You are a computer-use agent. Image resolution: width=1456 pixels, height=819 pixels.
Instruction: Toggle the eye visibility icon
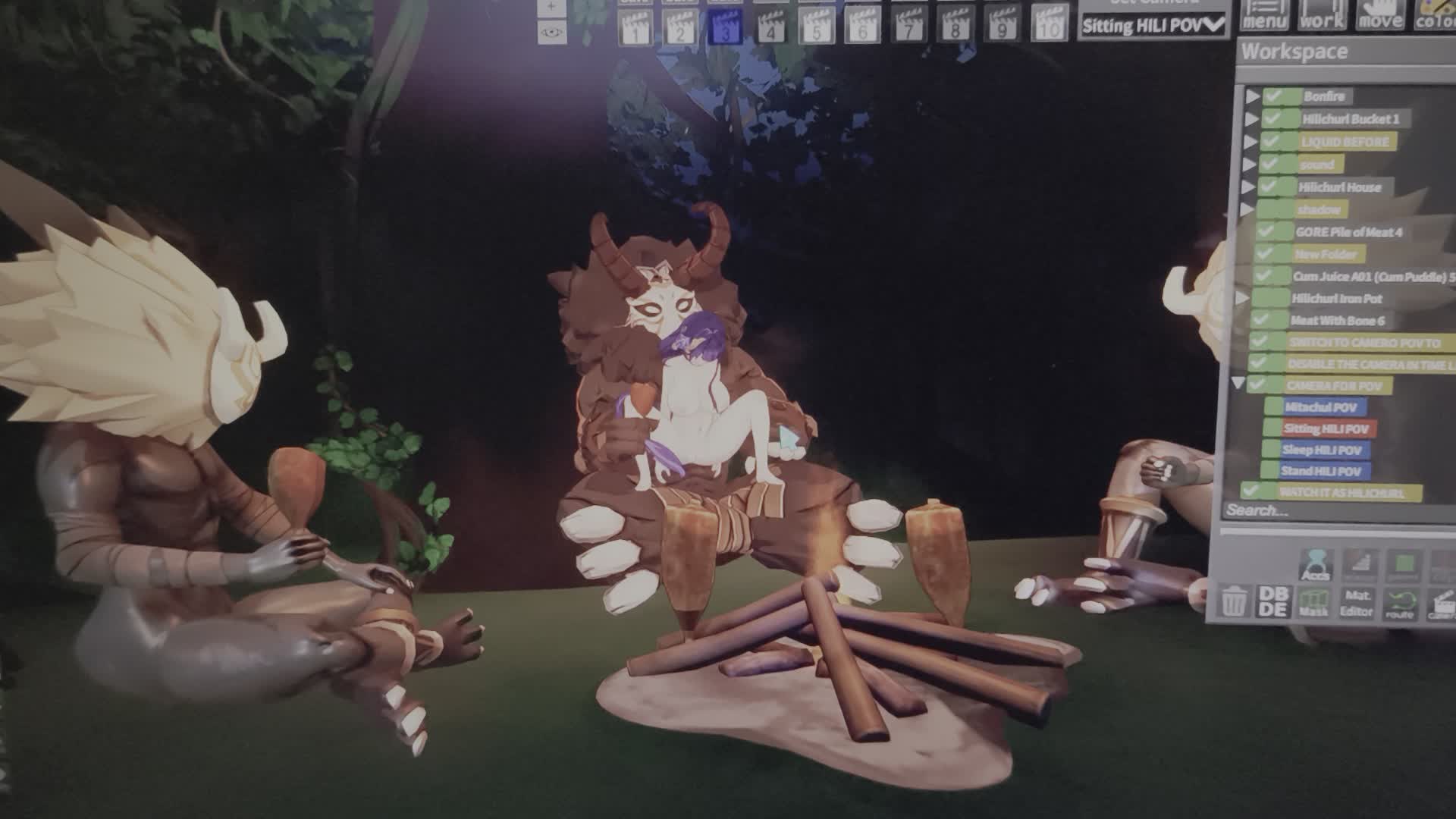[551, 33]
